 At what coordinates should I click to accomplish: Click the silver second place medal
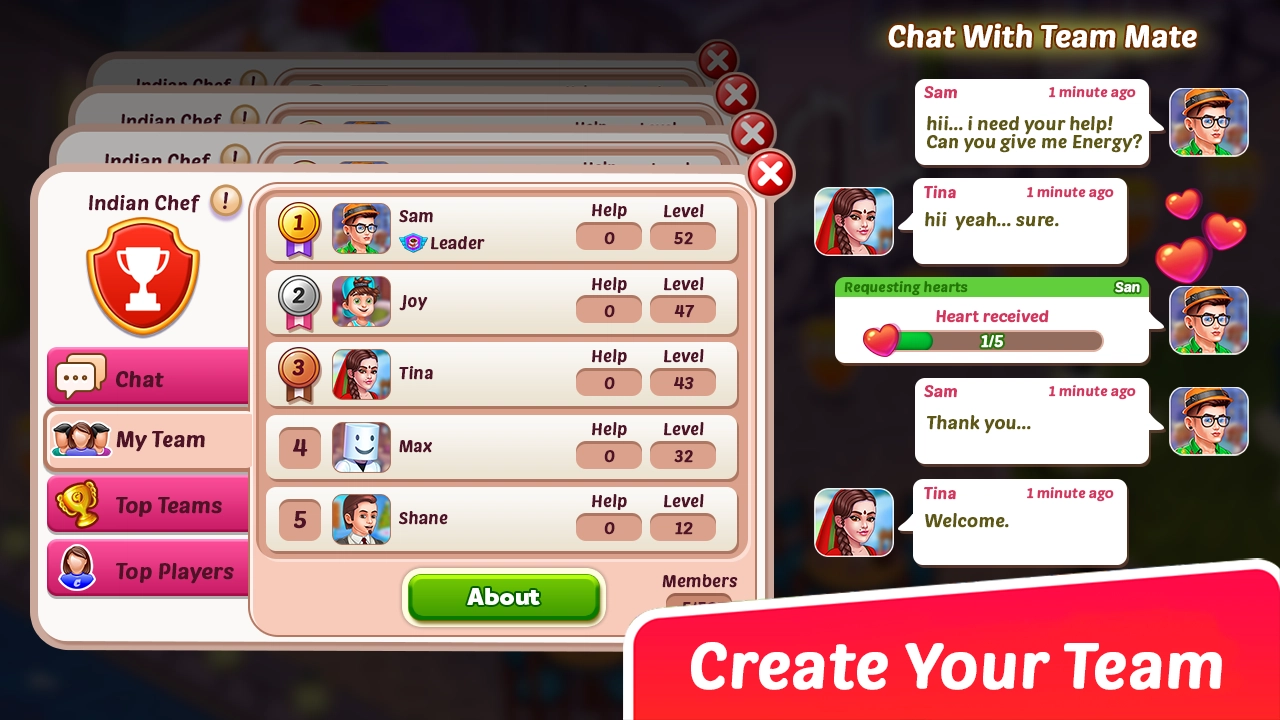[x=297, y=294]
